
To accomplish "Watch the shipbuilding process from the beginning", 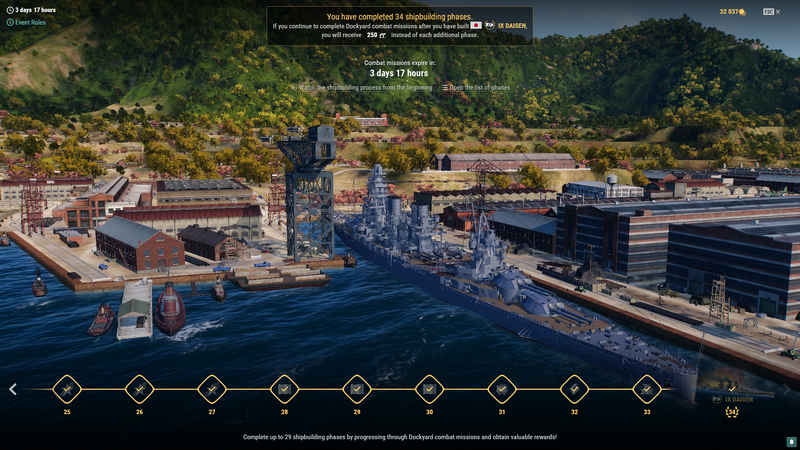I will (365, 88).
